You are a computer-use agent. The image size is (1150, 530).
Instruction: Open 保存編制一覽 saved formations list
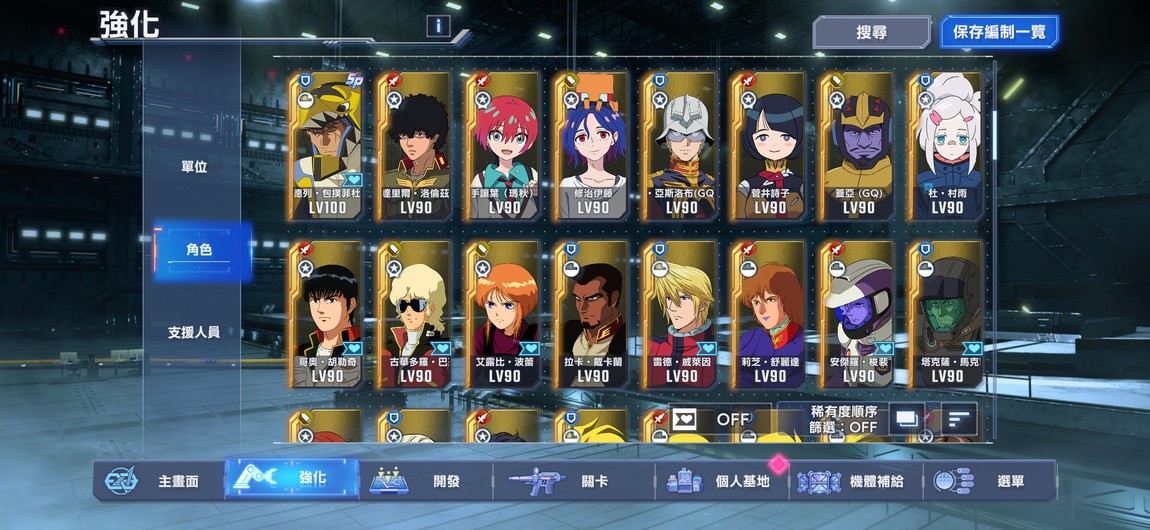(x=999, y=32)
